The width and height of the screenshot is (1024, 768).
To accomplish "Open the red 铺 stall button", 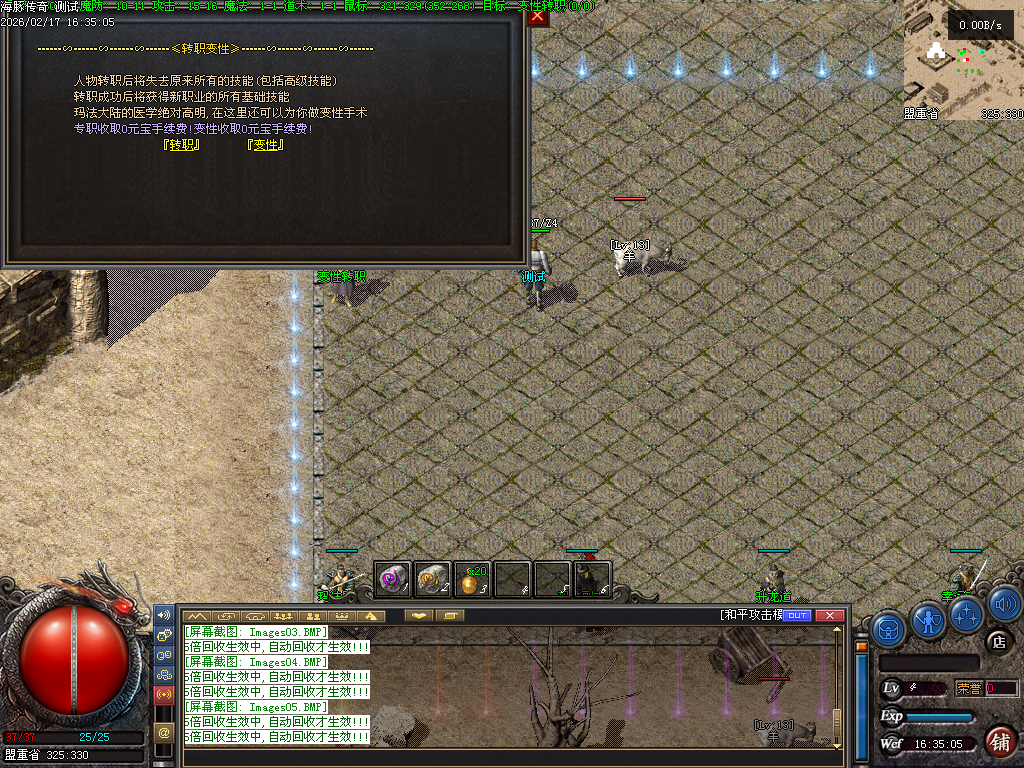I will point(999,741).
